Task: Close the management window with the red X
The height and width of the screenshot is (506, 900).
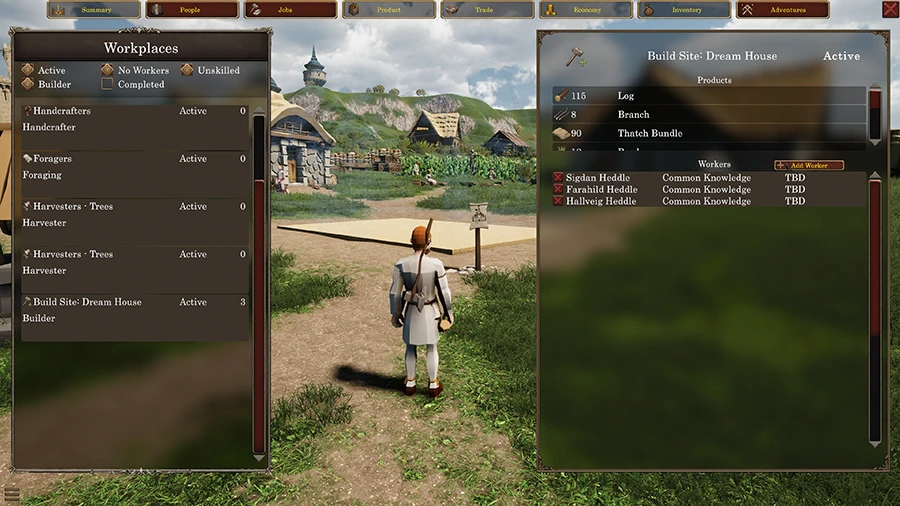Action: (x=890, y=9)
